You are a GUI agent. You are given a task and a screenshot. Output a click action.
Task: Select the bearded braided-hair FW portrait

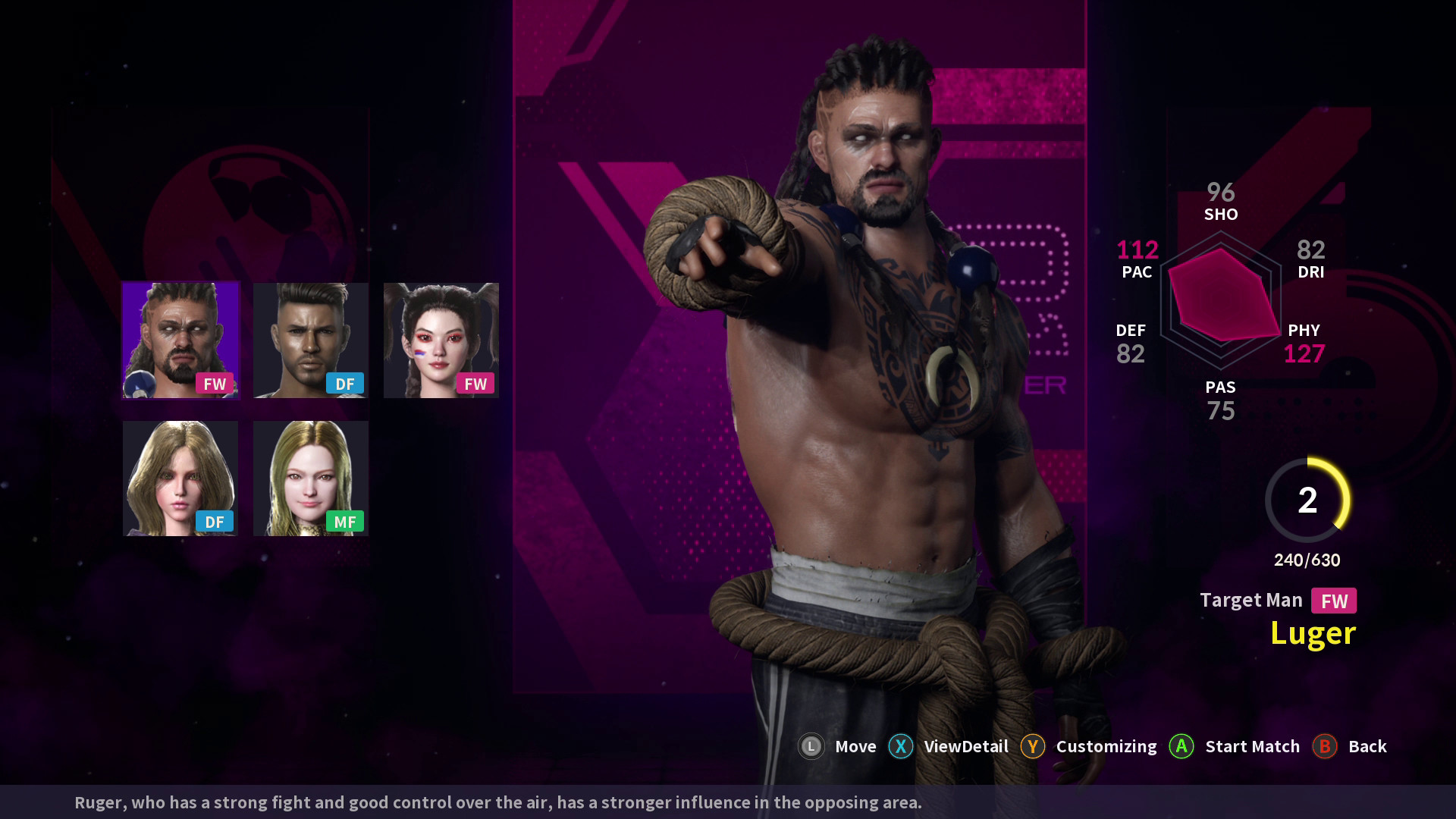click(x=180, y=340)
